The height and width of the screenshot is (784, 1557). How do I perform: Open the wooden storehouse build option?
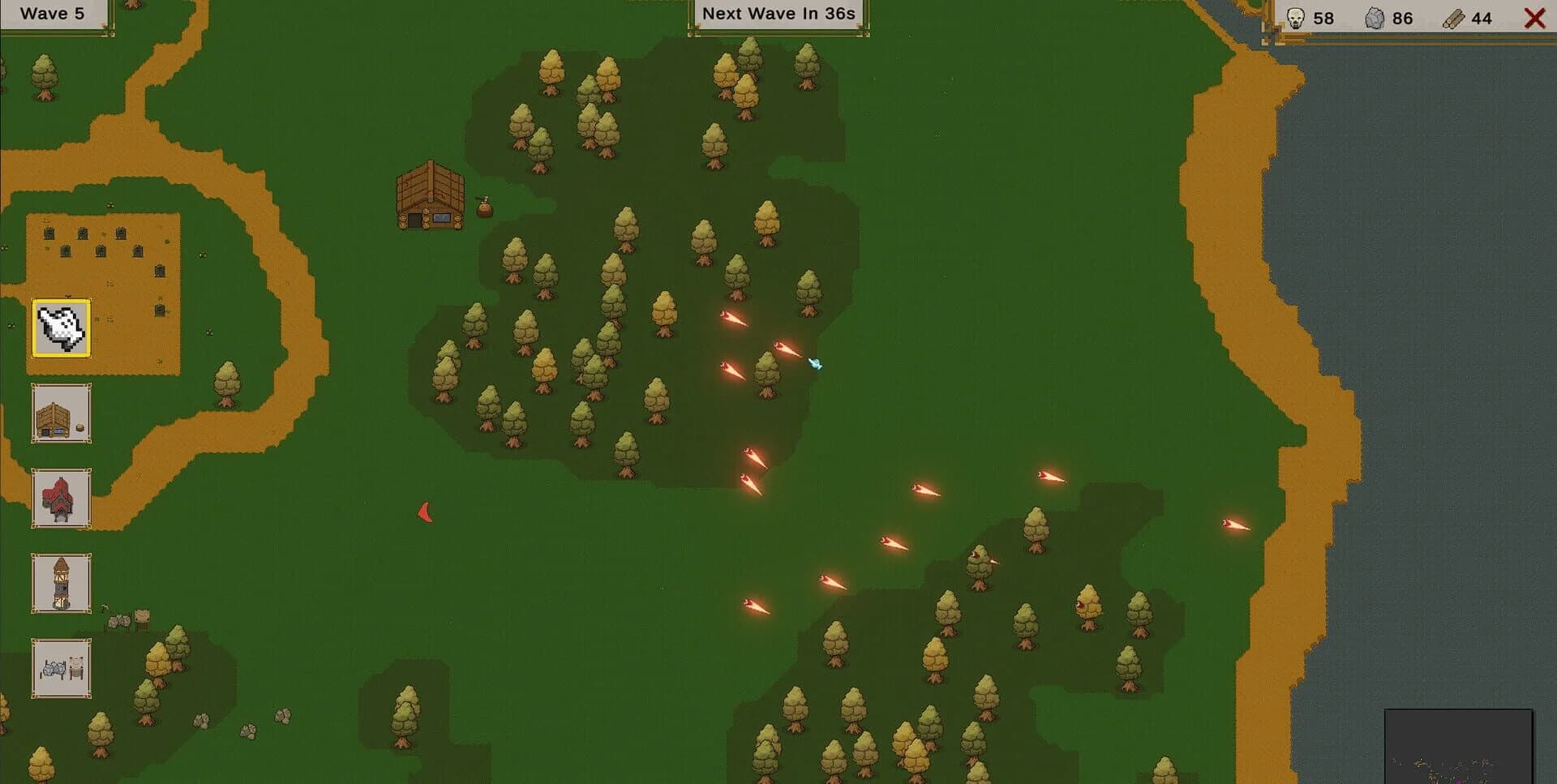pyautogui.click(x=60, y=414)
